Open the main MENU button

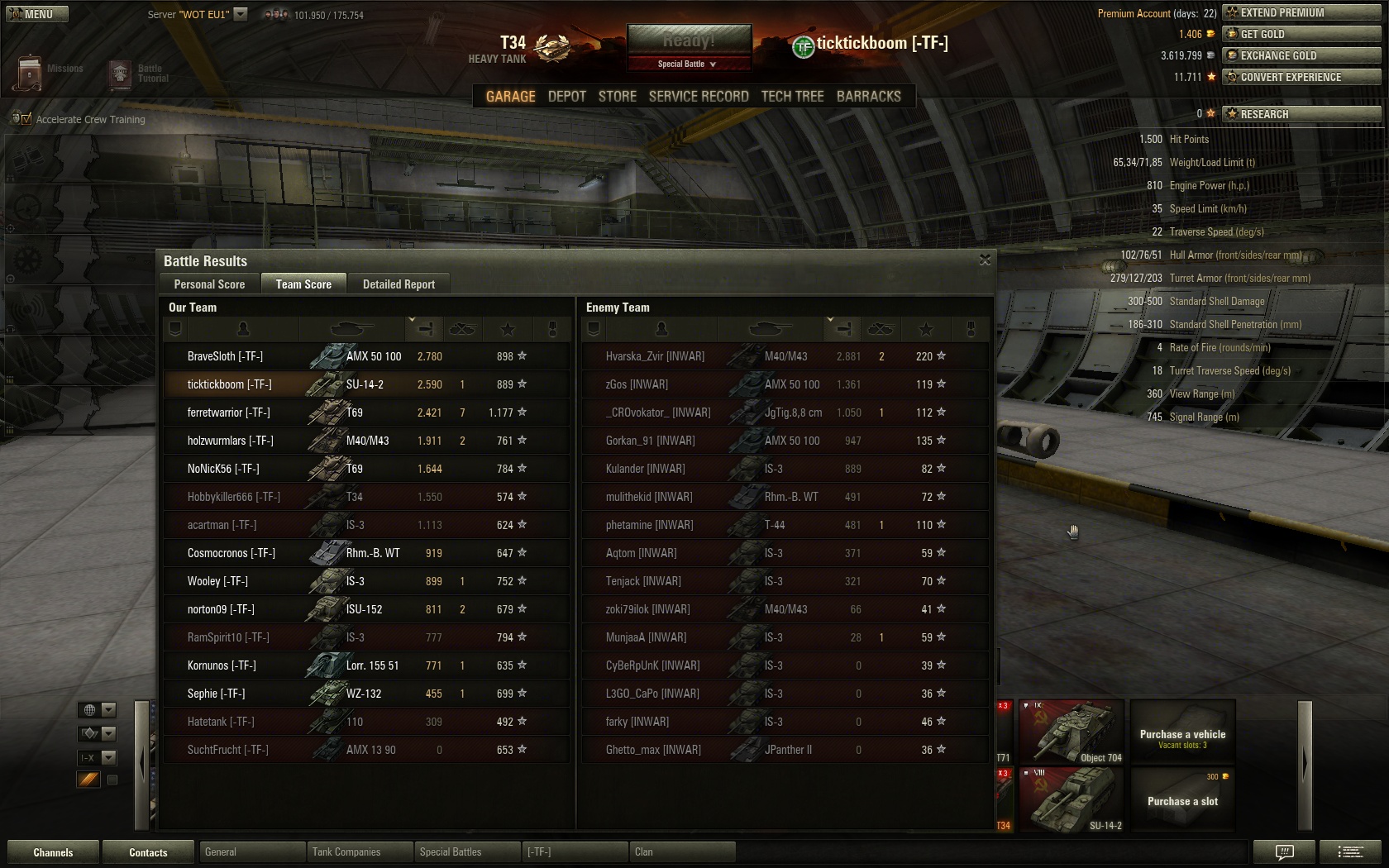[37, 14]
